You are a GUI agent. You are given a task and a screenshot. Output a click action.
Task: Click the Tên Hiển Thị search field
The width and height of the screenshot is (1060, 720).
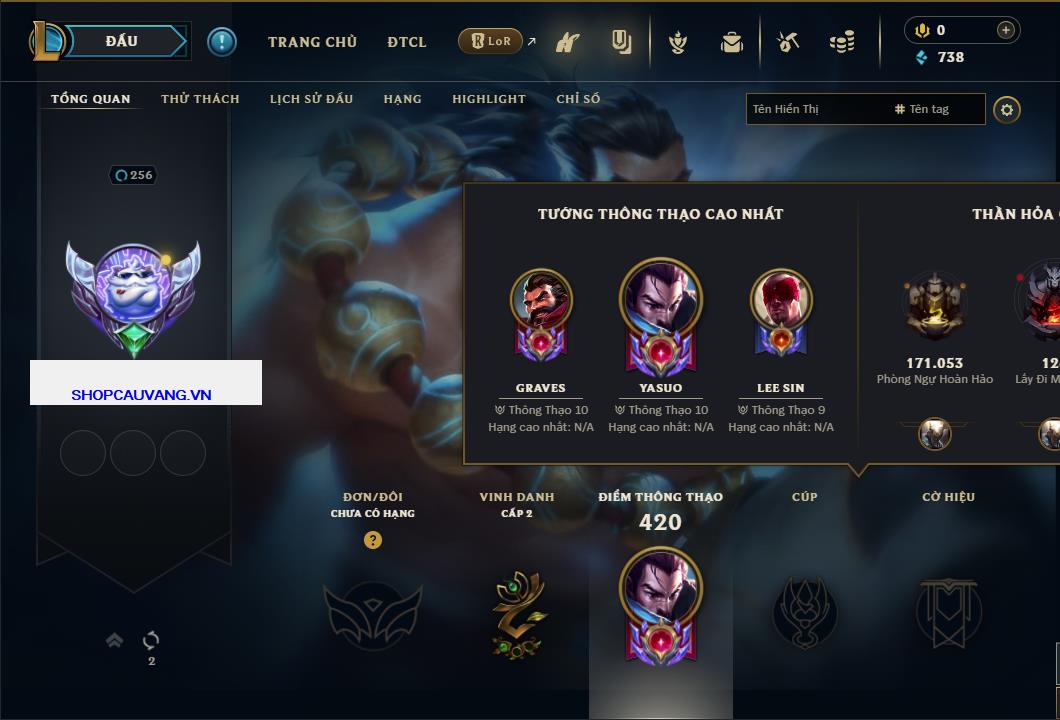(816, 109)
